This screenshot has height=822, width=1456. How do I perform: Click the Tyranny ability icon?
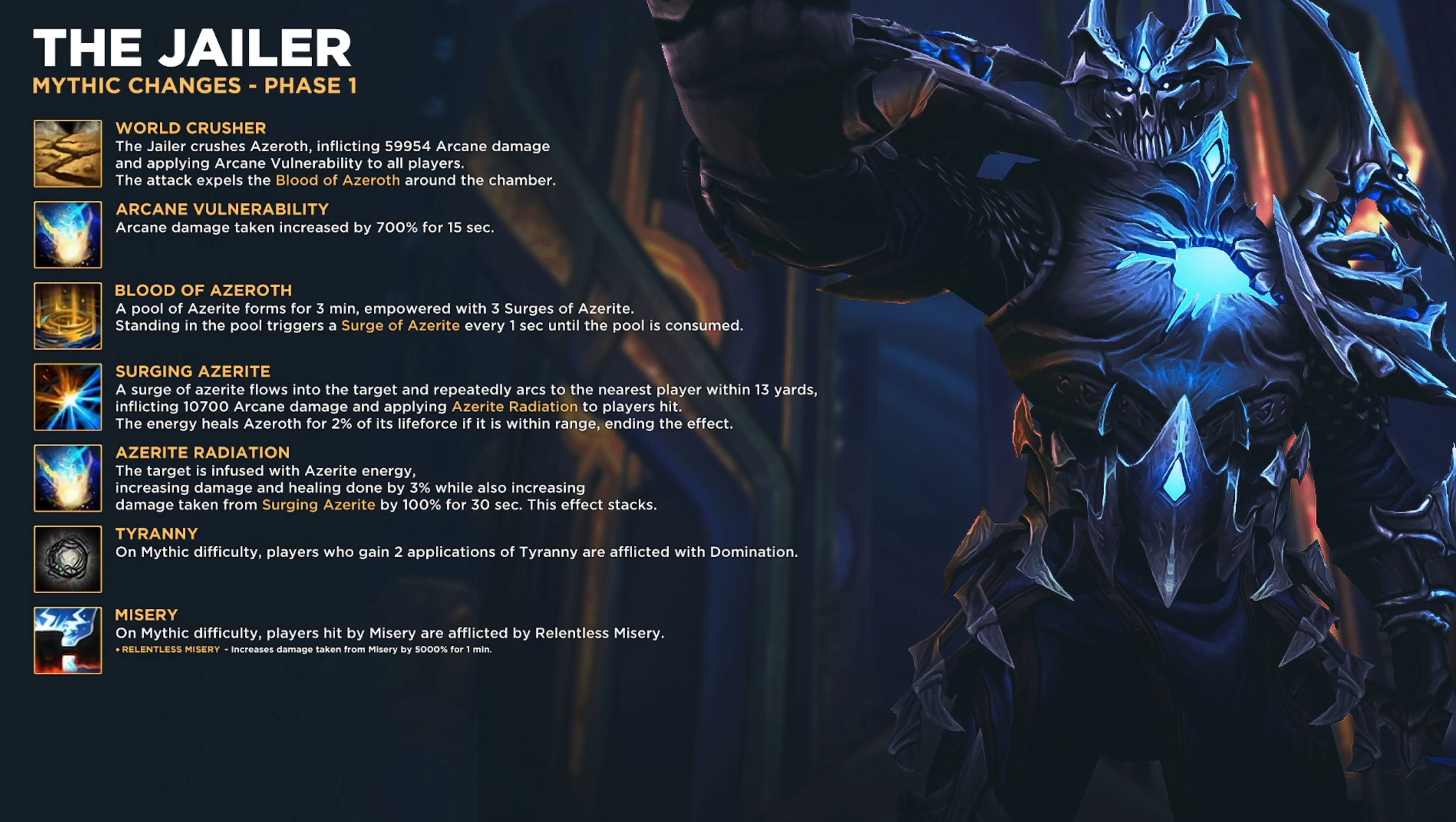(x=68, y=559)
